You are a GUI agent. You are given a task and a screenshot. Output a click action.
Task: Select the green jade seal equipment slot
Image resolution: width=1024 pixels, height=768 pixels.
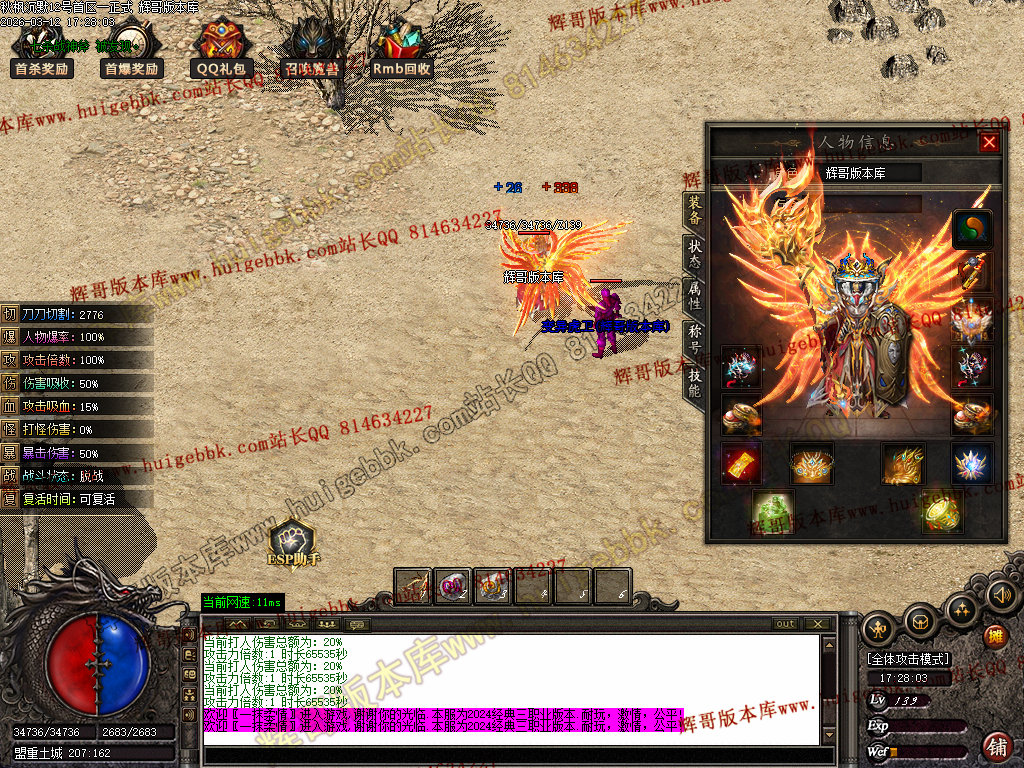[x=772, y=511]
